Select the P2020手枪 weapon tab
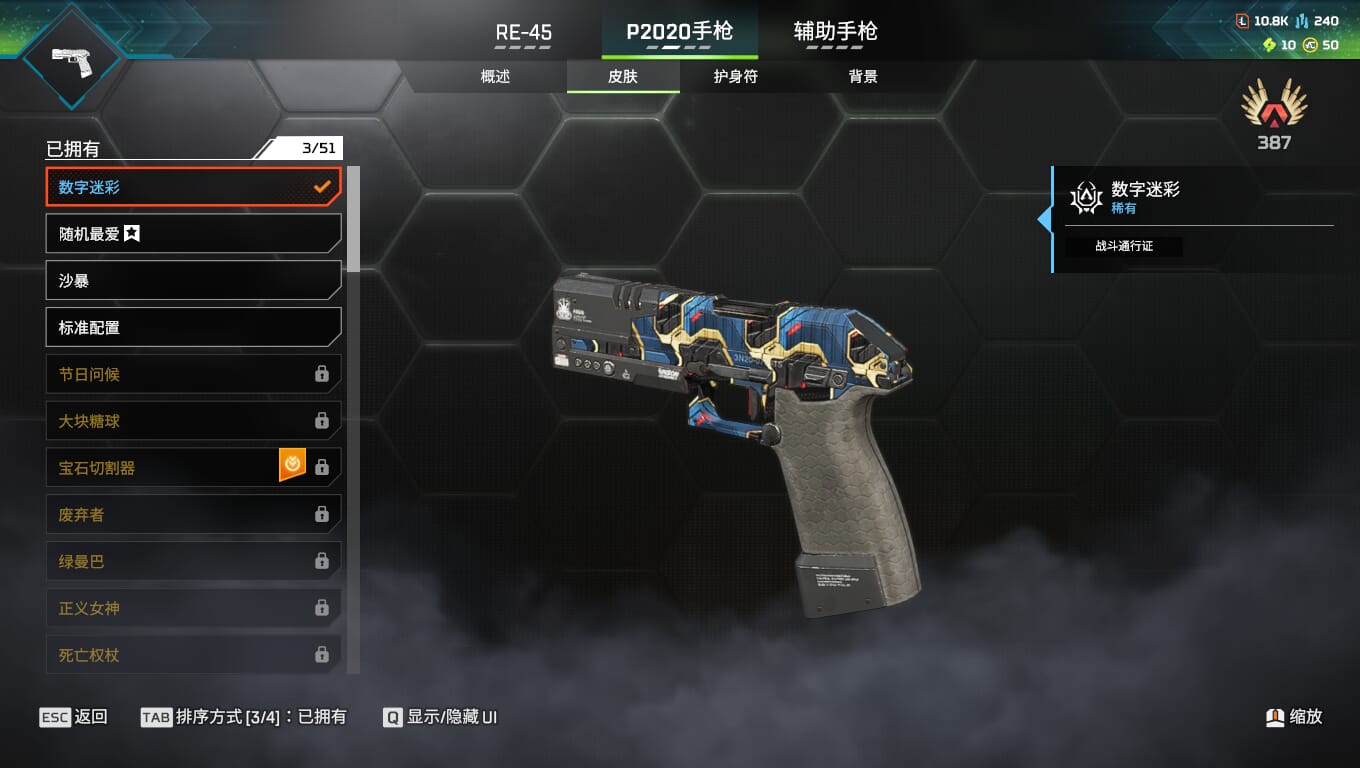Screen dimensions: 1360x768 [x=680, y=32]
